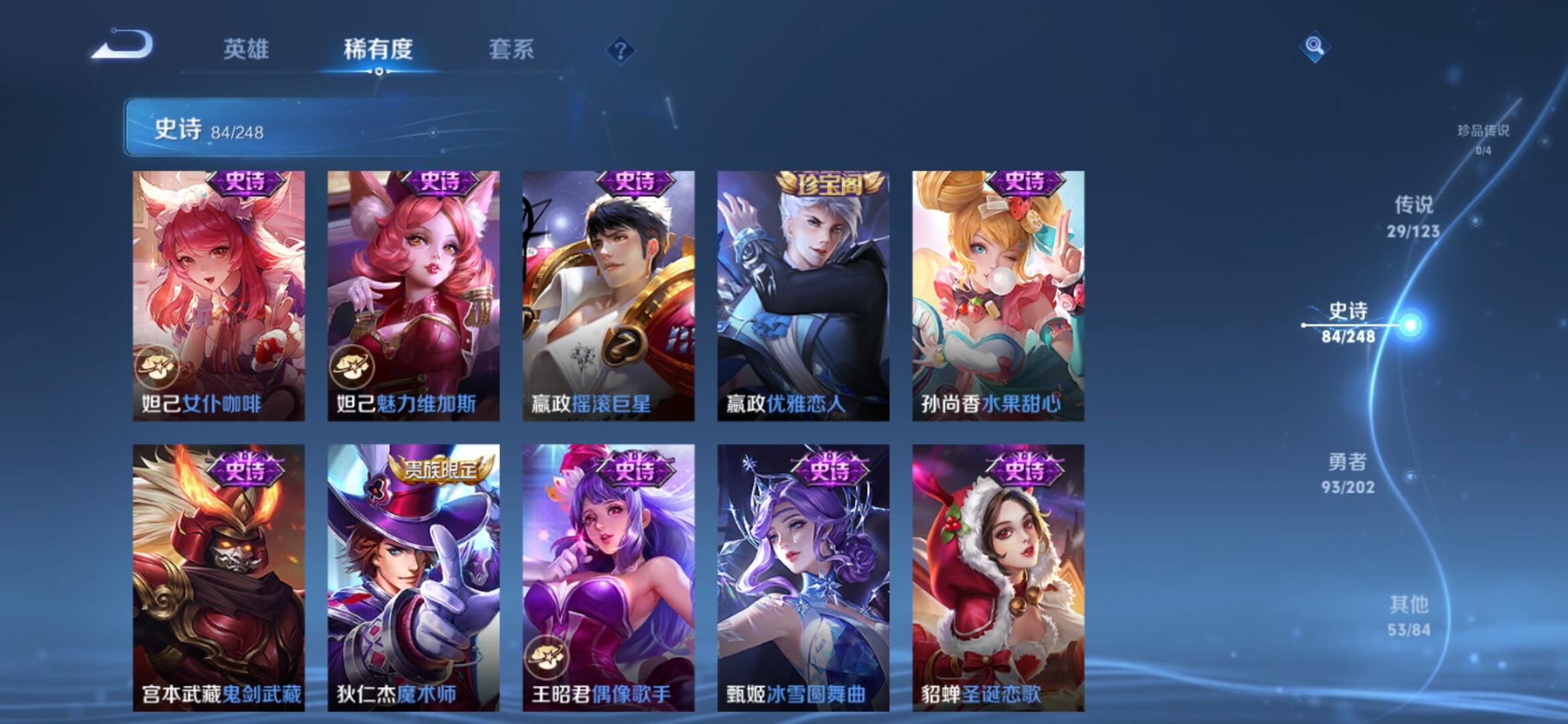1568x724 pixels.
Task: Select the 王昭君偶像歌手 skin card
Action: coord(608,577)
